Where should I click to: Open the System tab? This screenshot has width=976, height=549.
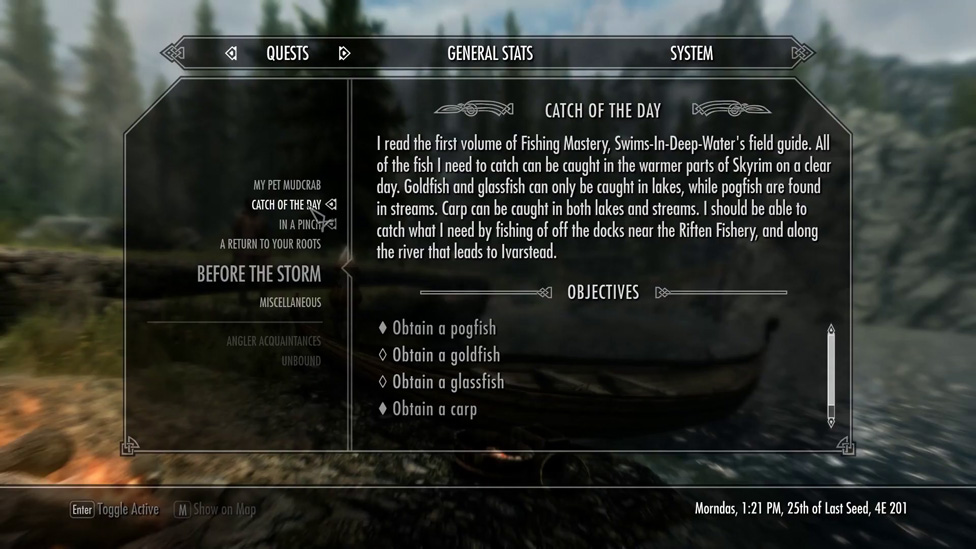click(x=691, y=53)
